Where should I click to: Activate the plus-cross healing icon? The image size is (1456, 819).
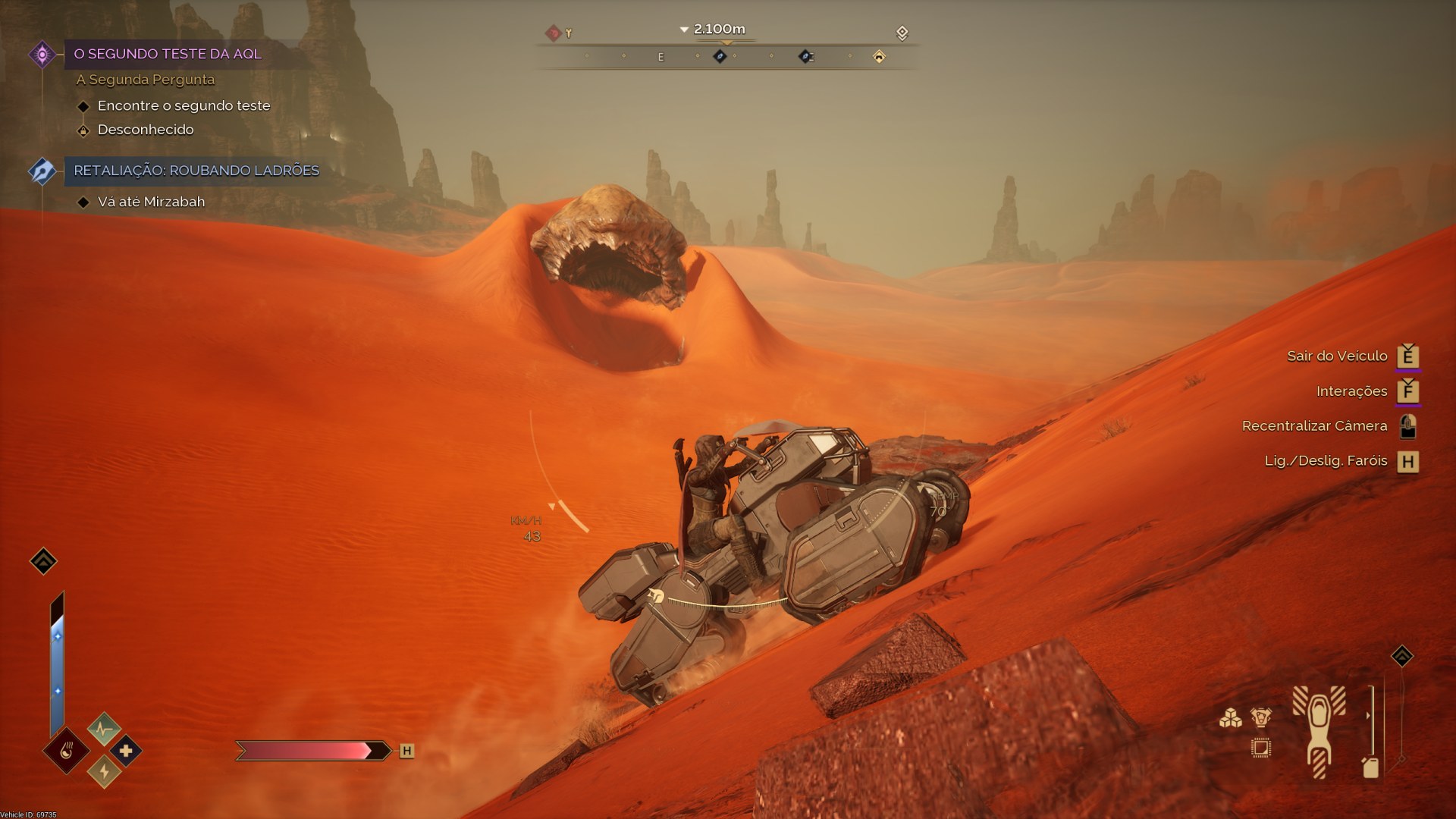coord(126,751)
